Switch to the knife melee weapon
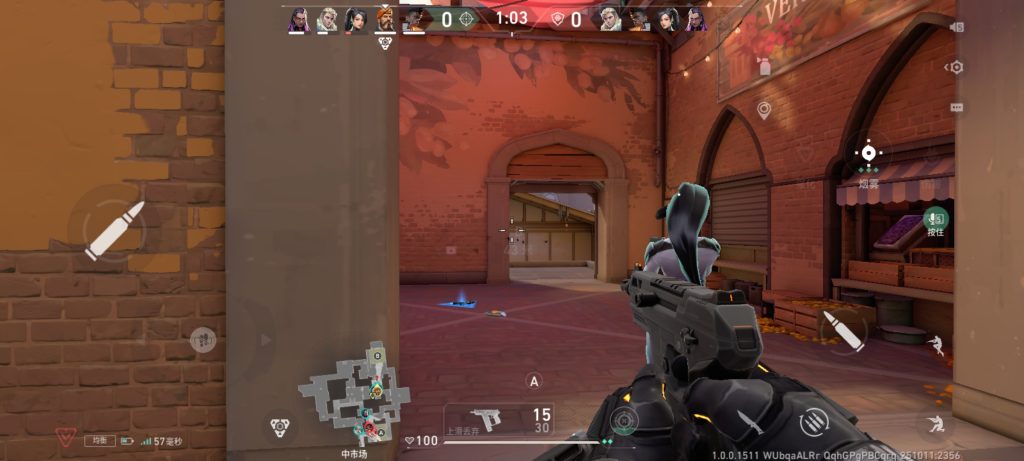This screenshot has height=461, width=1024. 749,422
